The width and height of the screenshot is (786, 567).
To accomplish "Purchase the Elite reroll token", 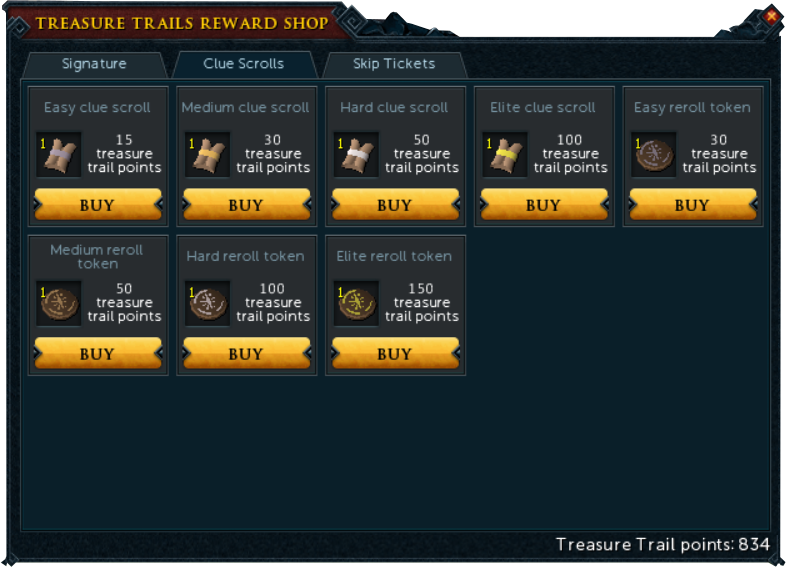I will (394, 354).
